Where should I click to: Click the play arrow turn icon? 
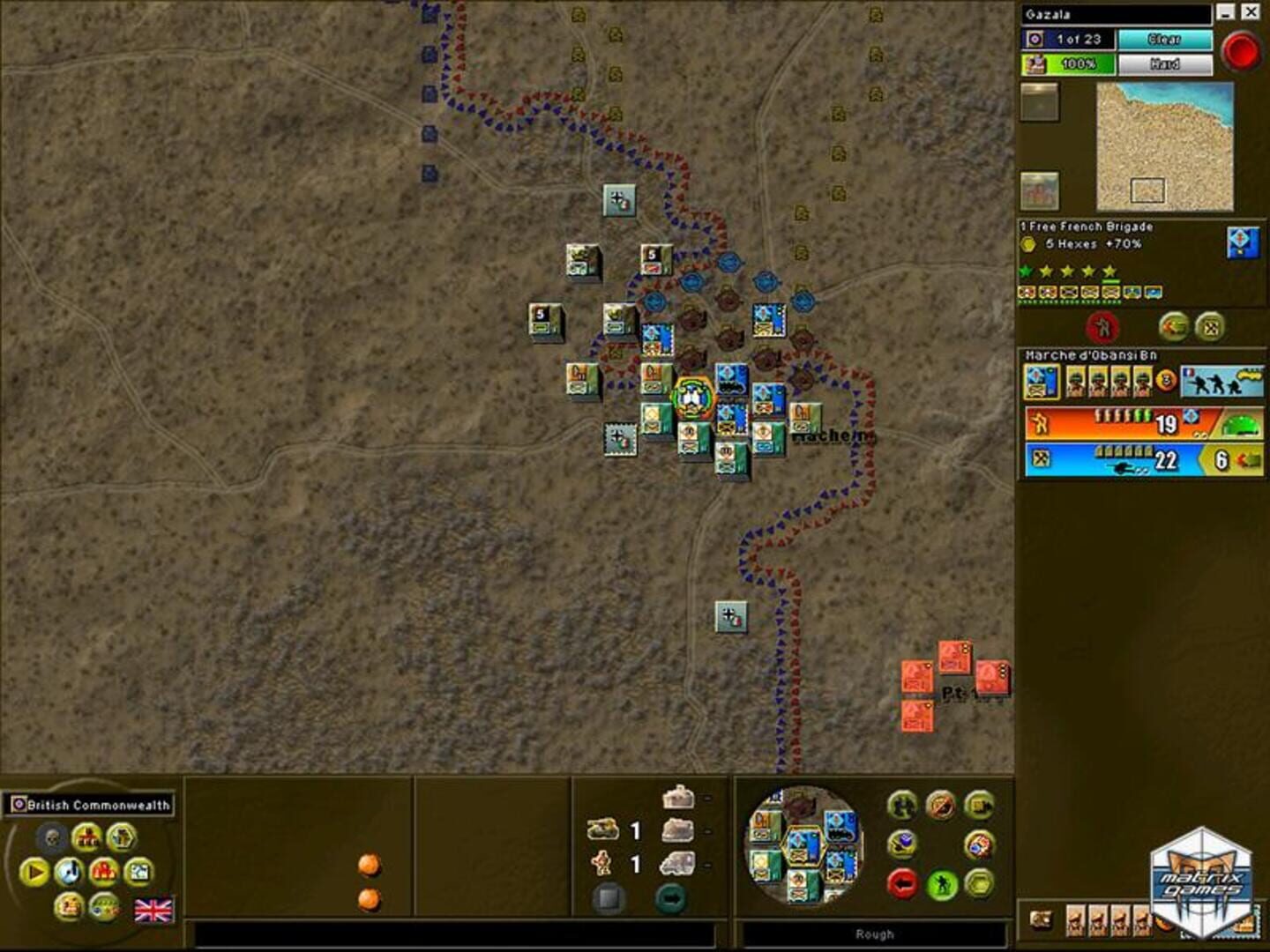coord(35,871)
